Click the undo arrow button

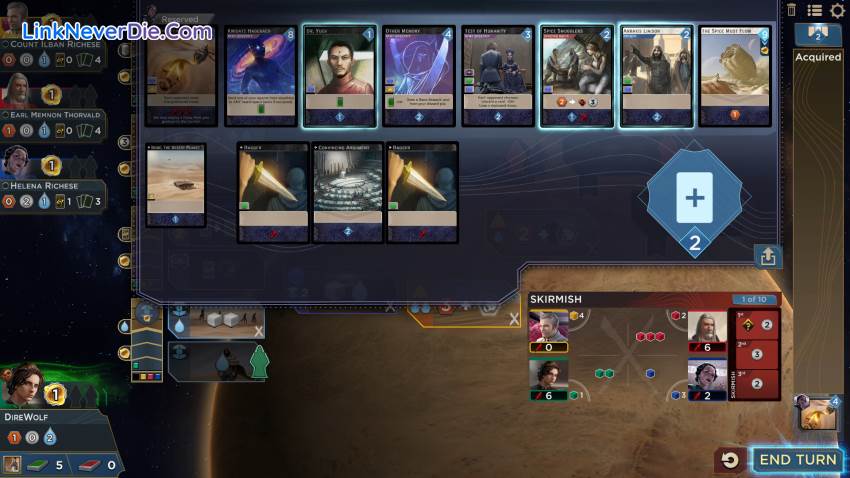[731, 460]
